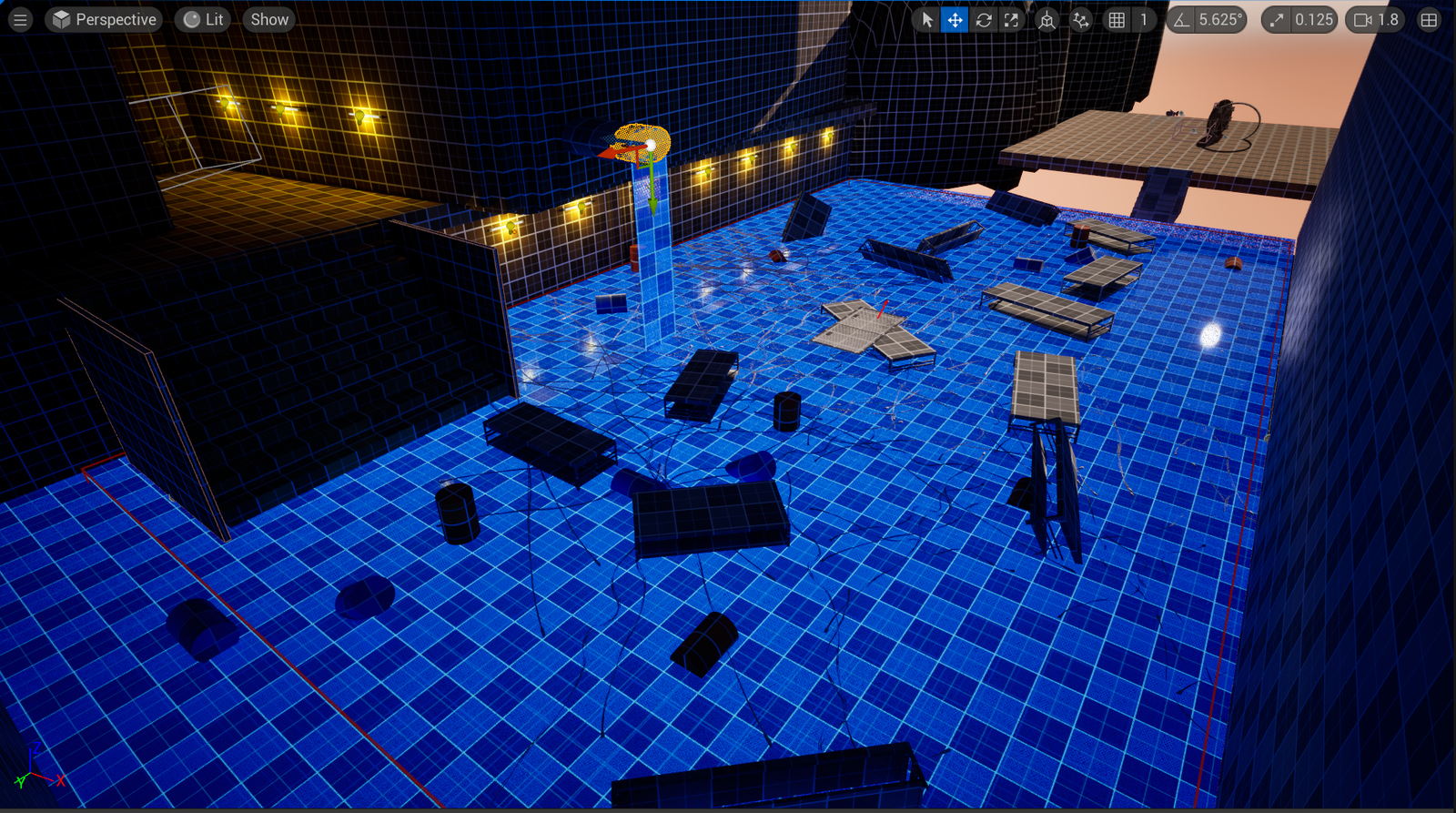The width and height of the screenshot is (1456, 813).
Task: Toggle rotation snapping
Action: 1180,19
